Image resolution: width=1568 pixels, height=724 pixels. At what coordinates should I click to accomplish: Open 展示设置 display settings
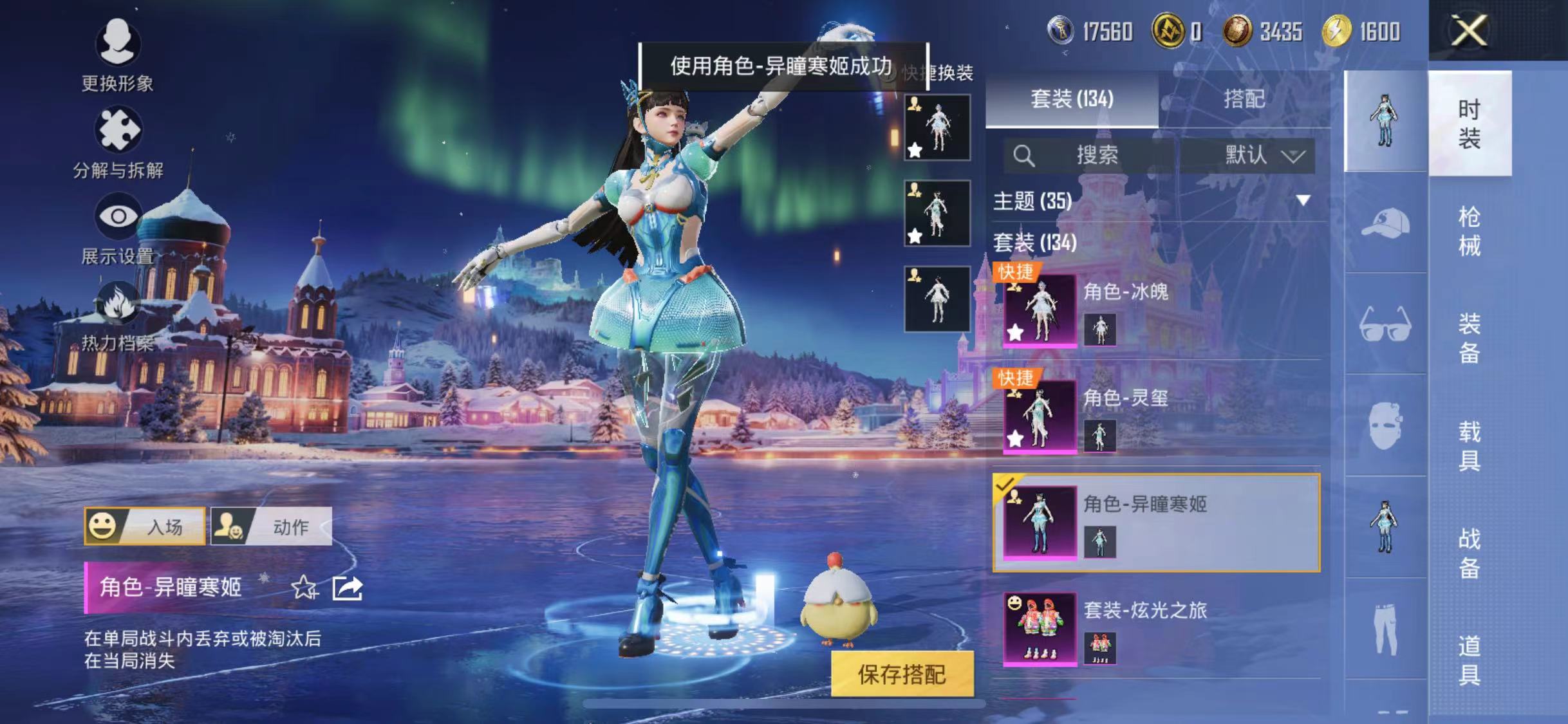(x=117, y=217)
